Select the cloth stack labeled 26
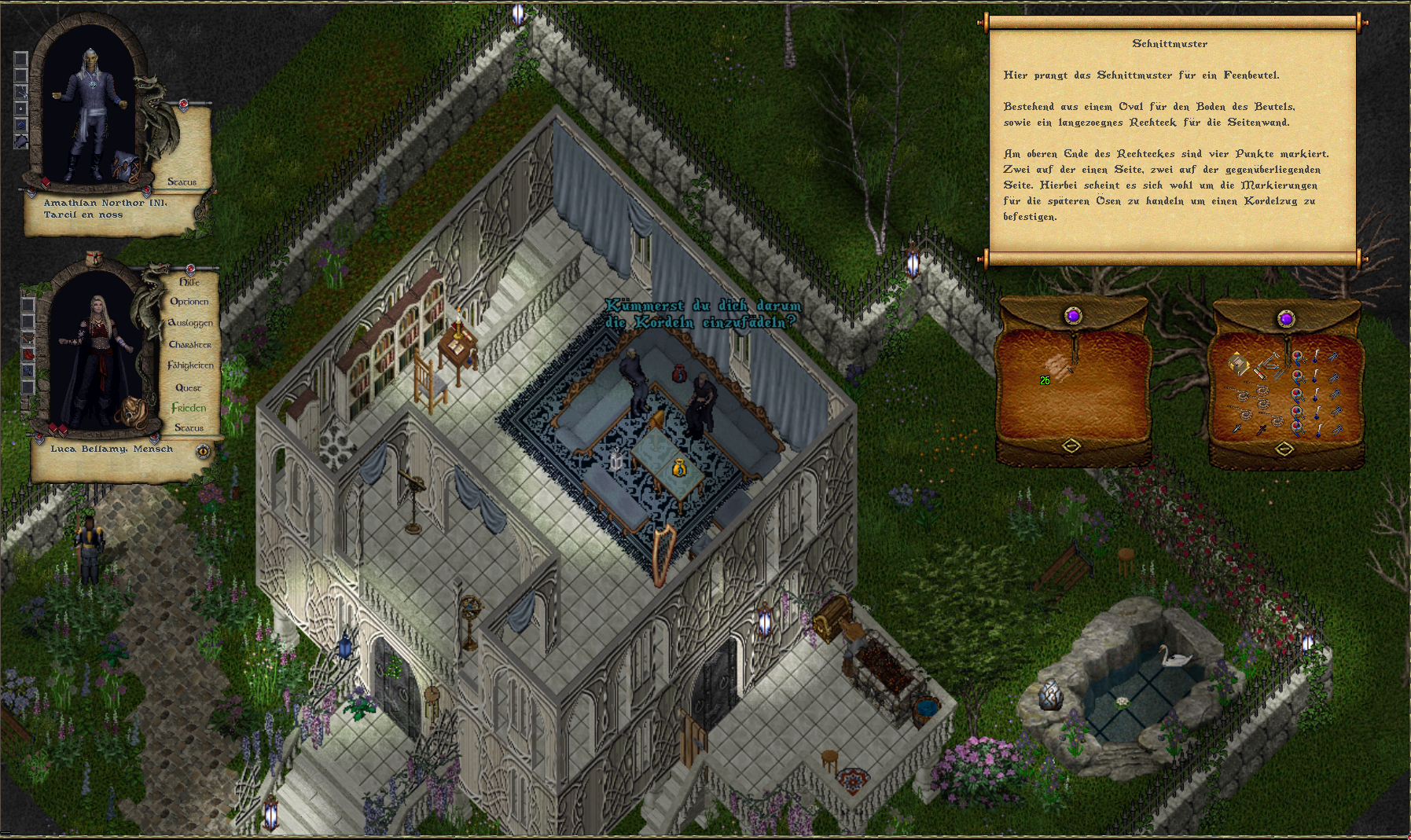 tap(1059, 368)
